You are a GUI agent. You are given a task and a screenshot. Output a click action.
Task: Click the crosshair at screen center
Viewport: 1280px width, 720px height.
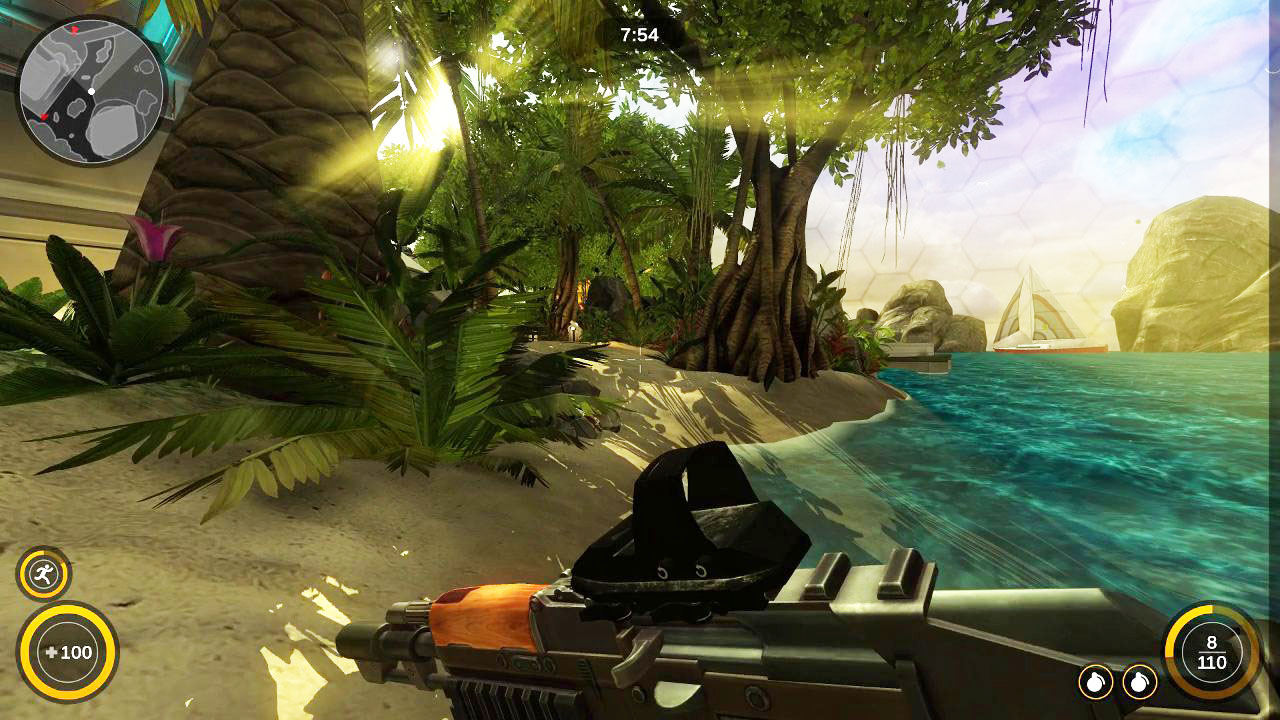point(640,360)
